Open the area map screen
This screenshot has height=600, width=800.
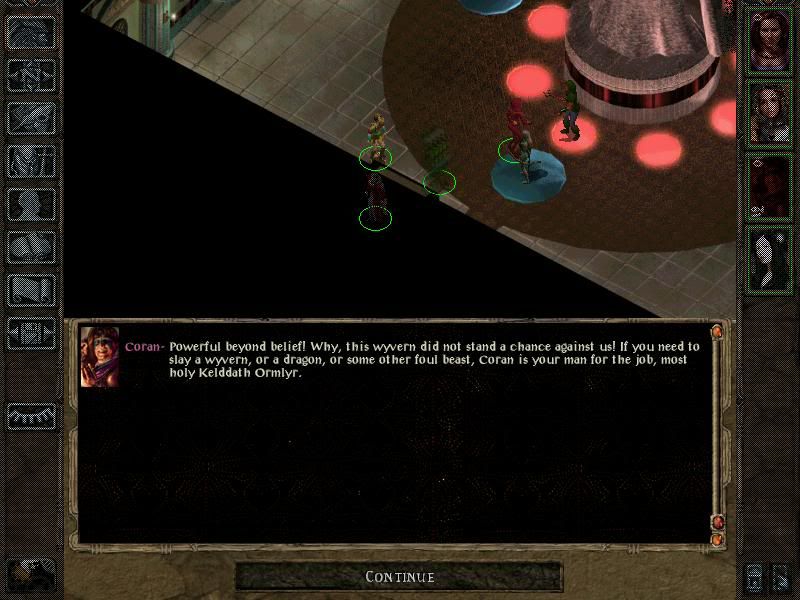click(x=31, y=75)
